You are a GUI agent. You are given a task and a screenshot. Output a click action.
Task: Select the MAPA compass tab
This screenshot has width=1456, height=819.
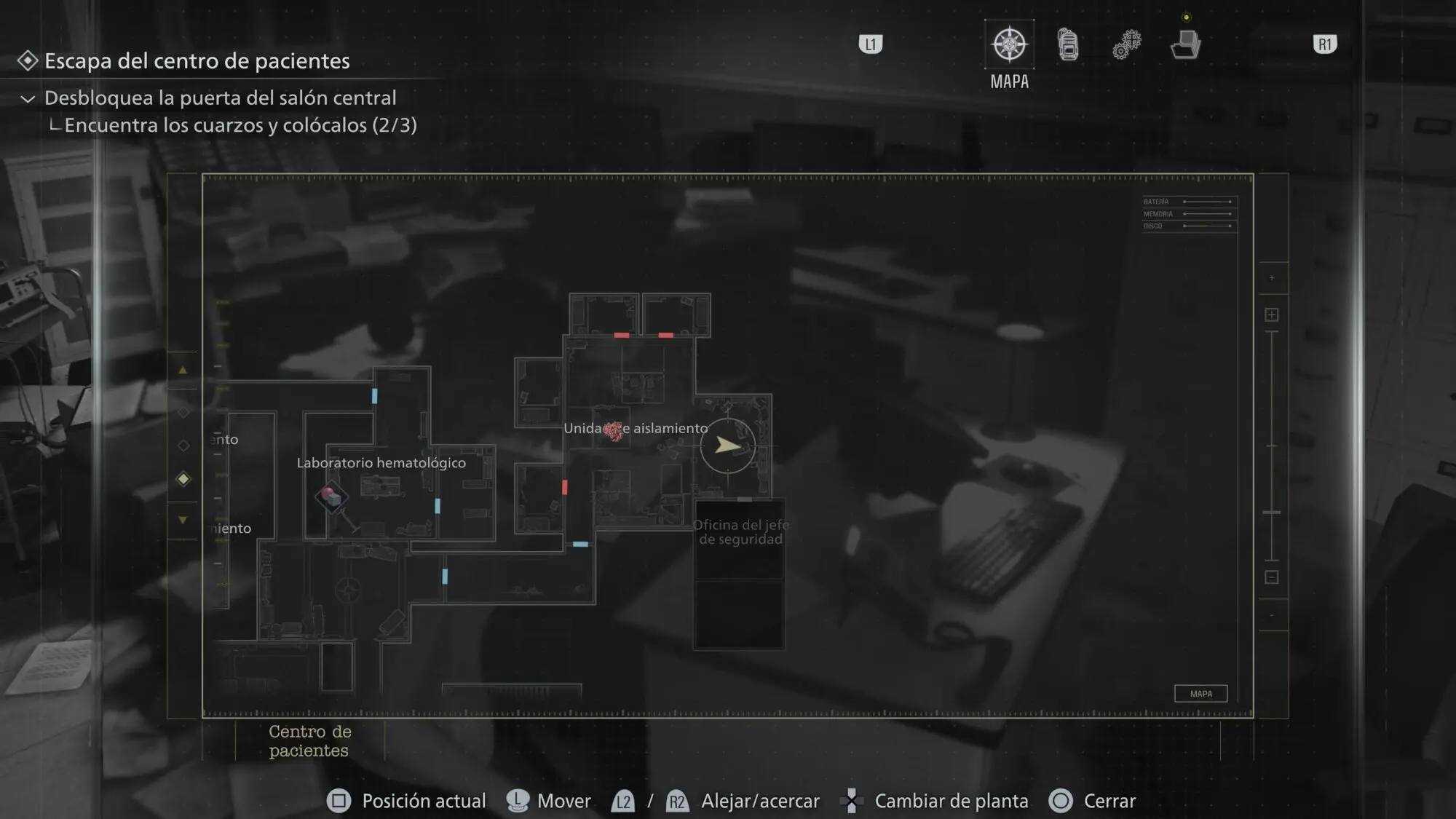coord(1009,45)
